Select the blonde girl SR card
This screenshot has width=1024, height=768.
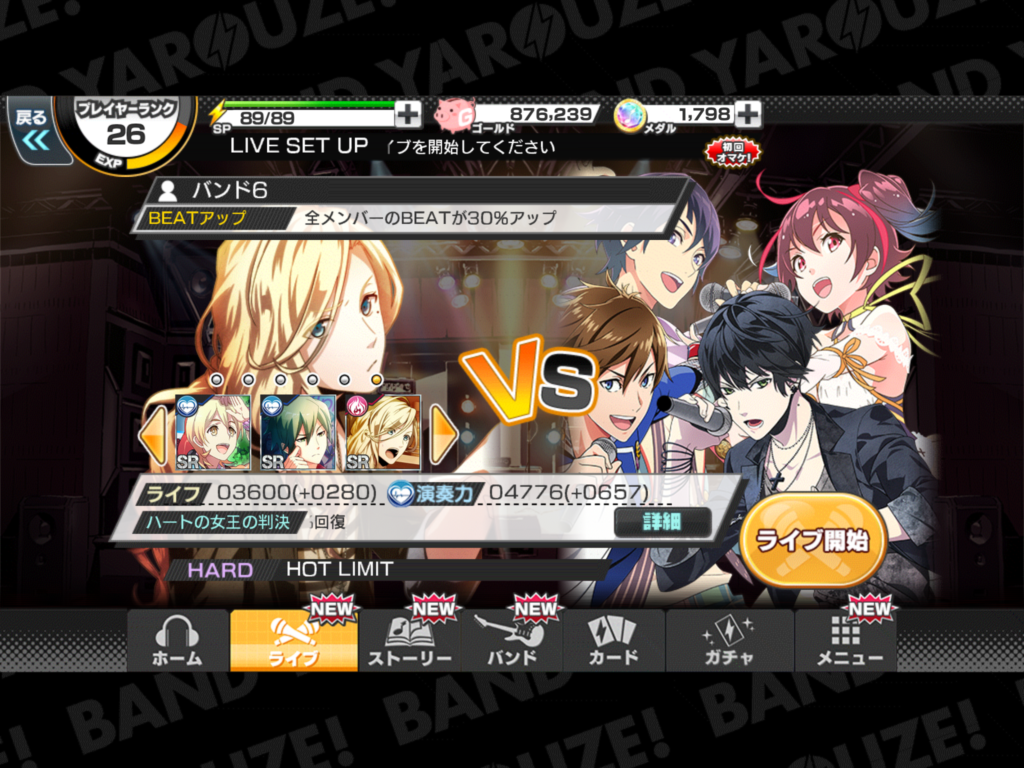pyautogui.click(x=213, y=433)
